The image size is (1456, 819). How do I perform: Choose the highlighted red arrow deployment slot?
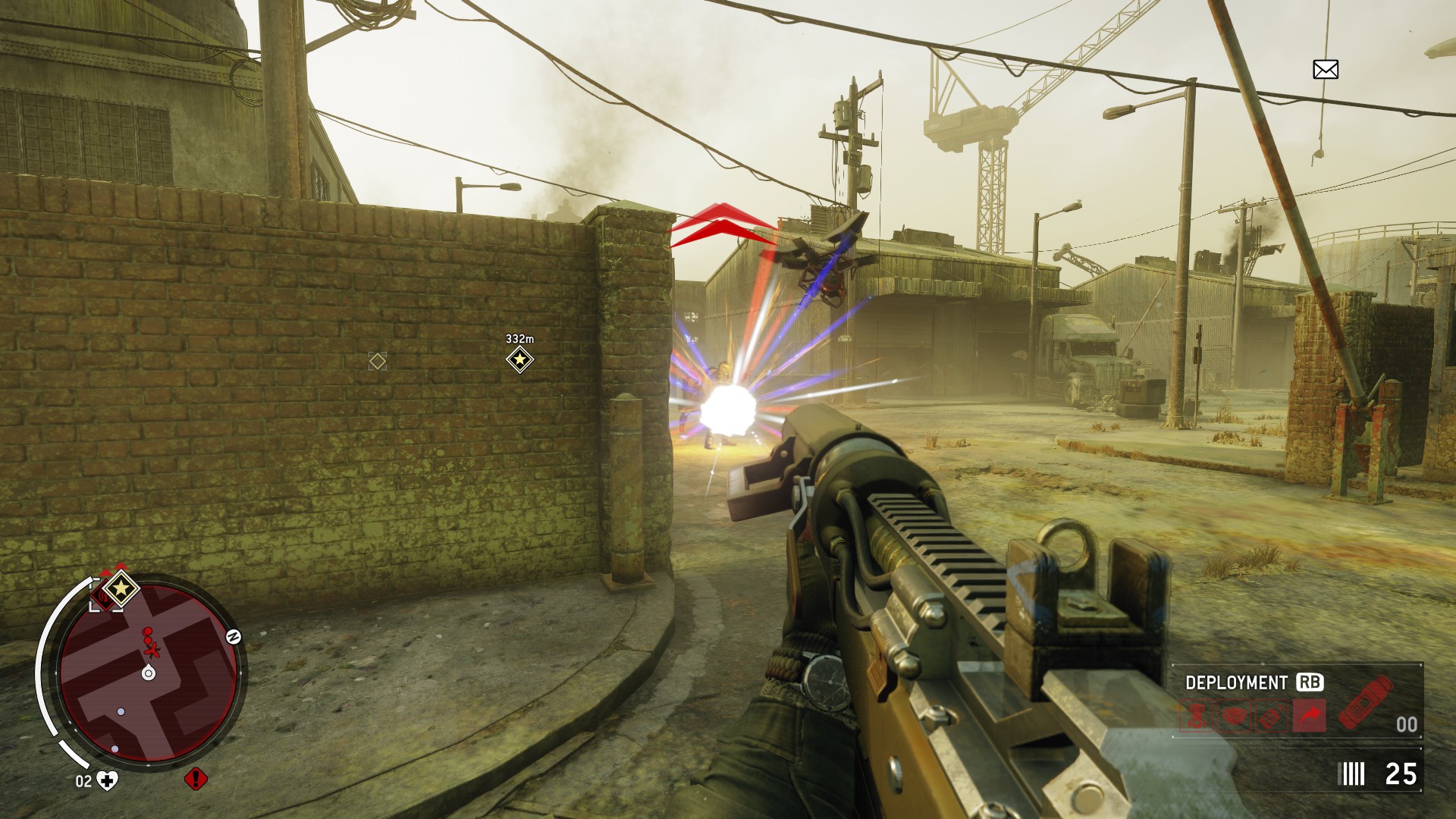click(1310, 715)
